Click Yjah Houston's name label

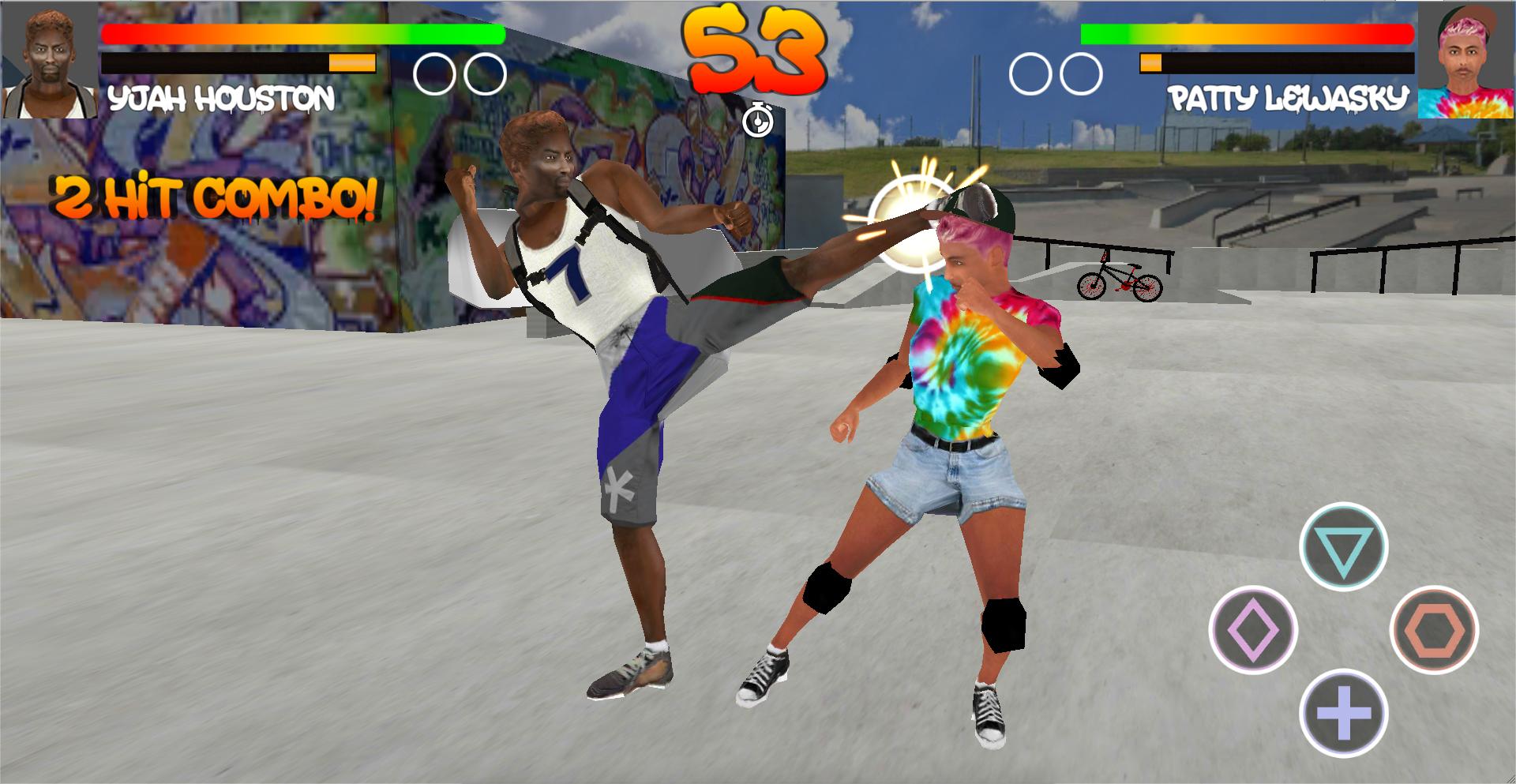click(x=221, y=97)
